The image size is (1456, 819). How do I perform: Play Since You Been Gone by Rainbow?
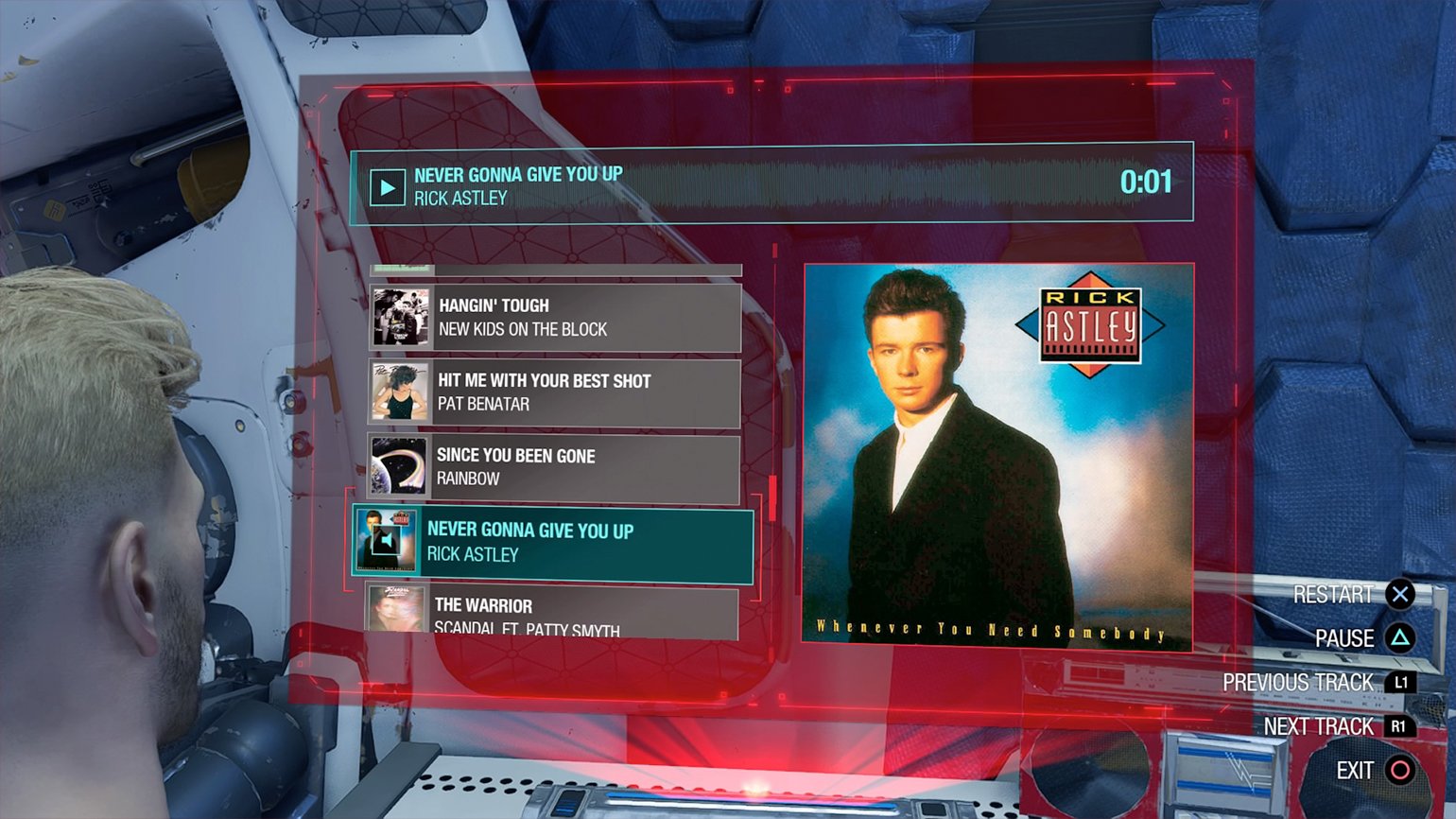pos(553,467)
